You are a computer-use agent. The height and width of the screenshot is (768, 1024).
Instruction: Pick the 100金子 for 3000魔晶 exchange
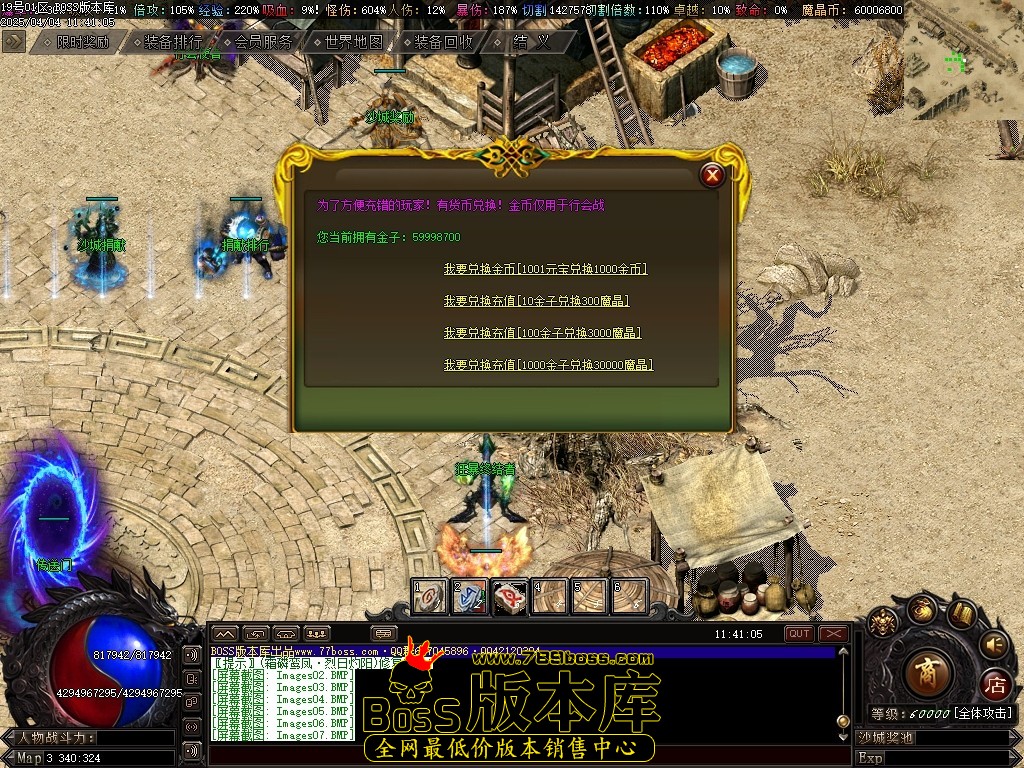[x=542, y=333]
